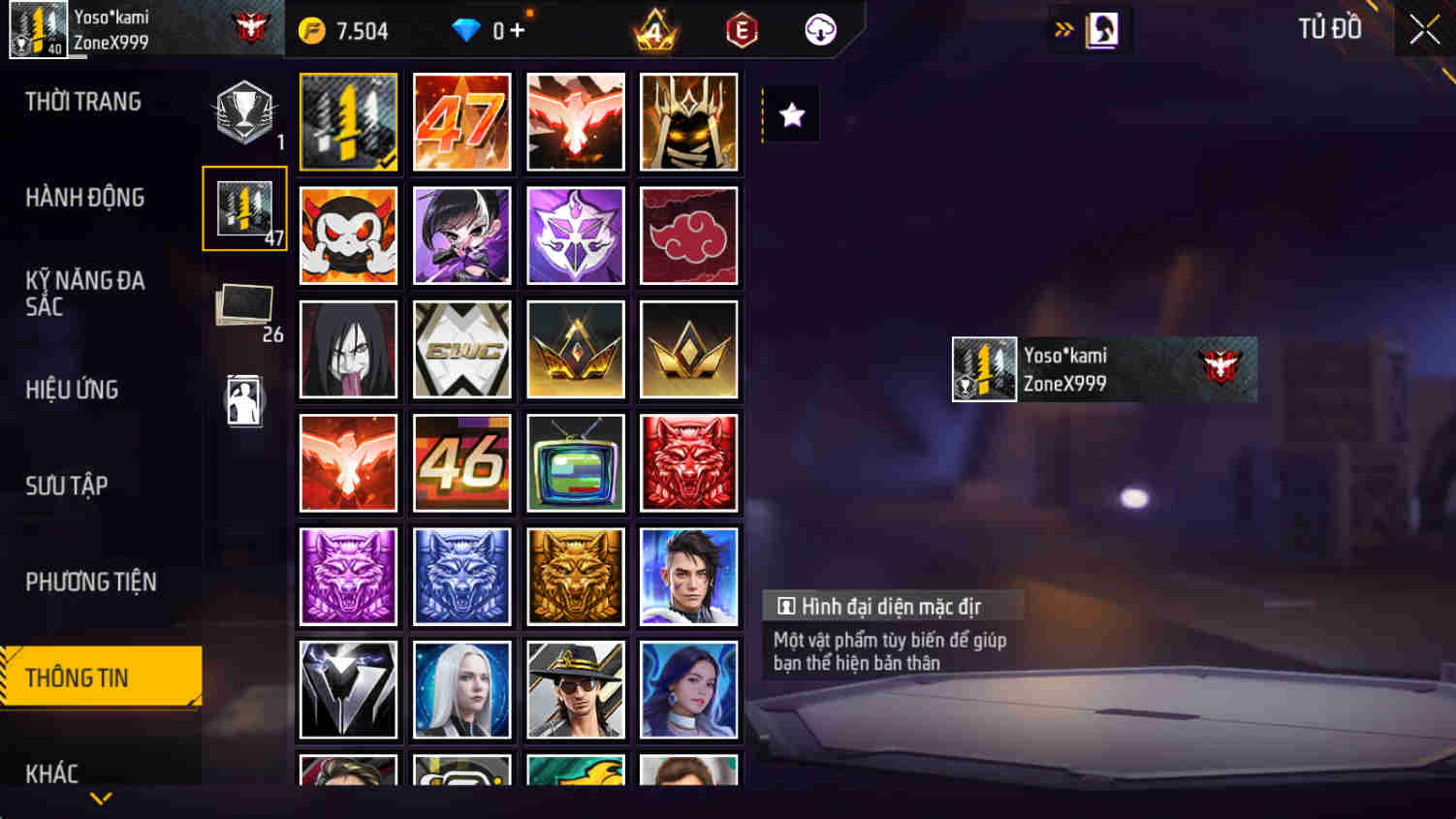Open the banner card category showing 26 items
This screenshot has width=1456, height=819.
click(x=244, y=308)
